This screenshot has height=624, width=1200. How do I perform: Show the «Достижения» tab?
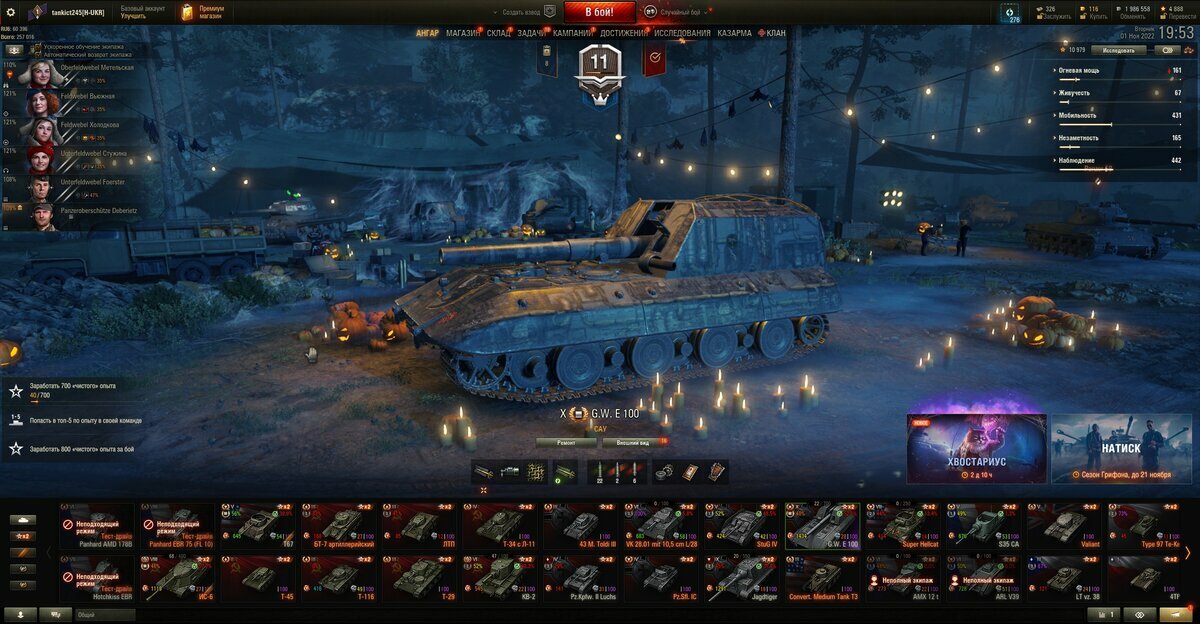pos(623,33)
